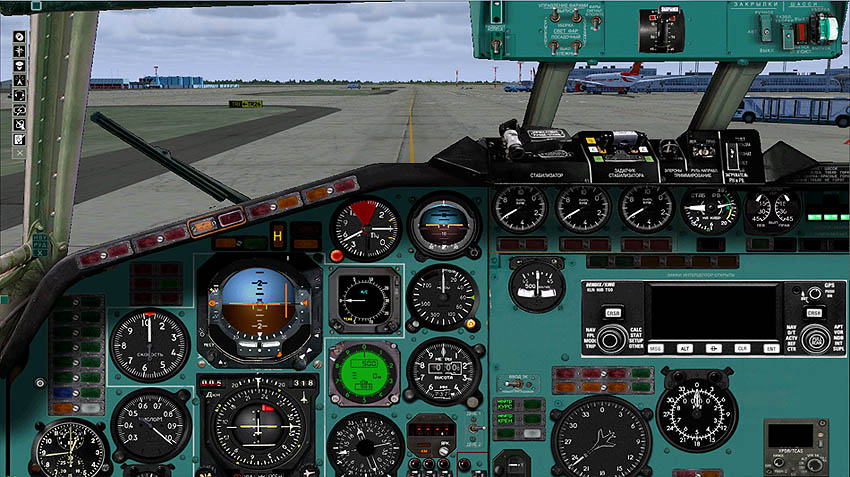This screenshot has height=477, width=850.
Task: Open the compass icon panel in the side toolbar
Action: click(19, 37)
